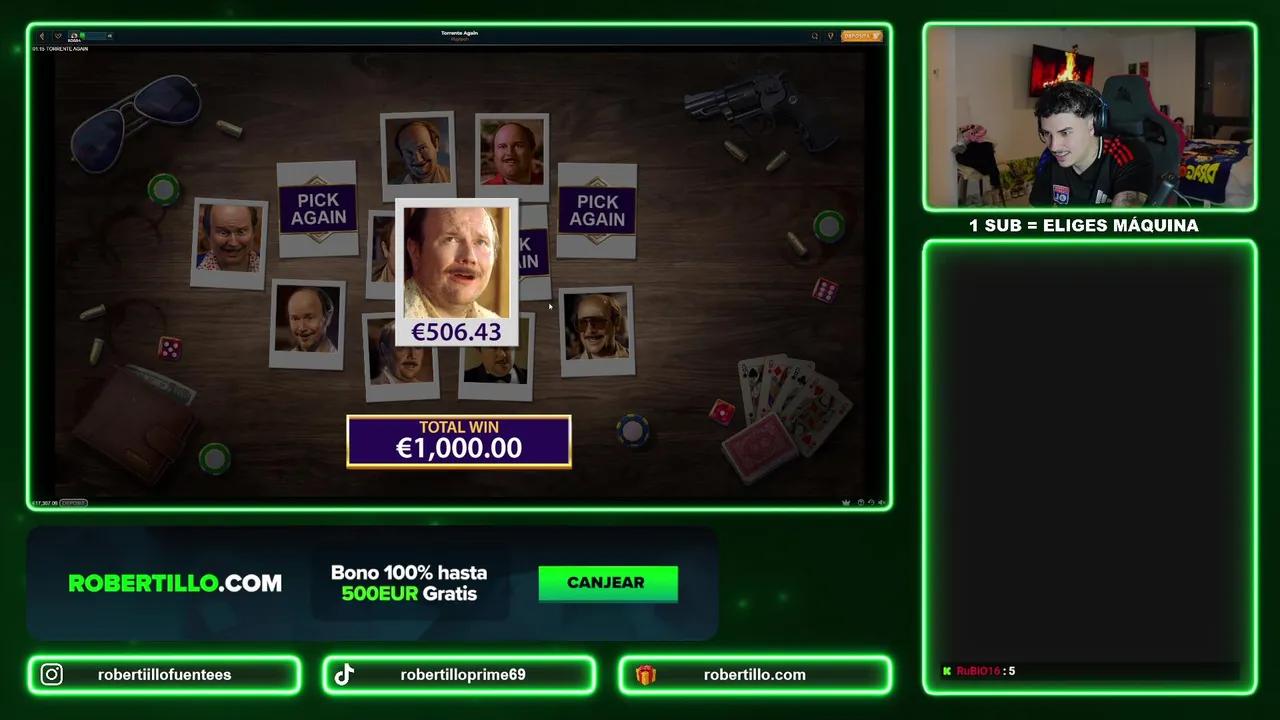
Task: Click the crown jackpot icon bottom right
Action: click(845, 501)
